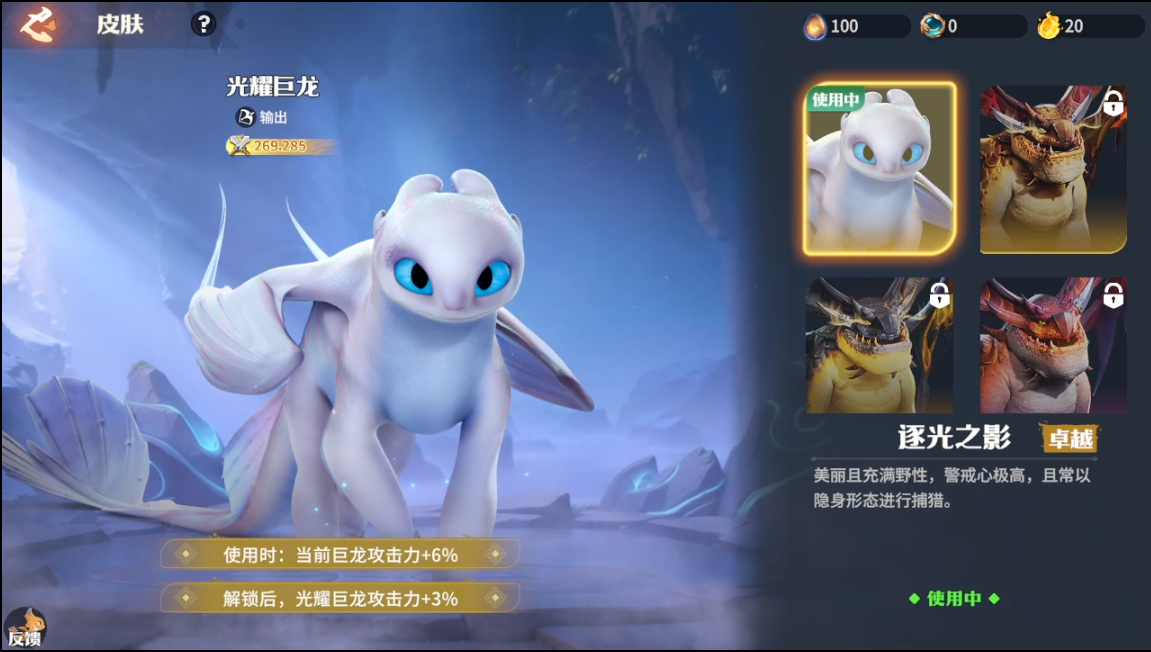Select the locked black-horned yellow dragon skin

pyautogui.click(x=880, y=345)
